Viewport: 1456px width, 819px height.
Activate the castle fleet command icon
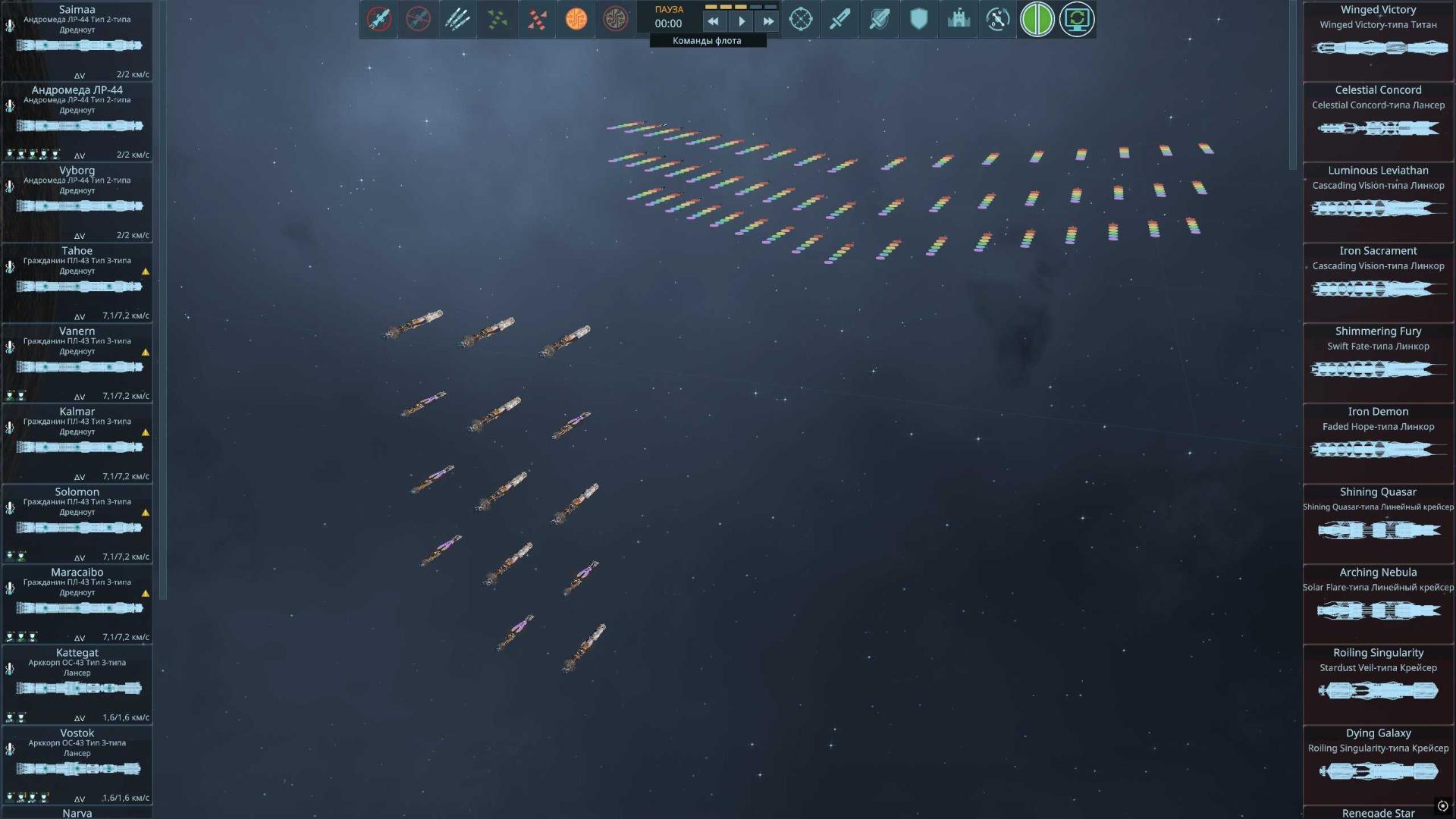959,20
